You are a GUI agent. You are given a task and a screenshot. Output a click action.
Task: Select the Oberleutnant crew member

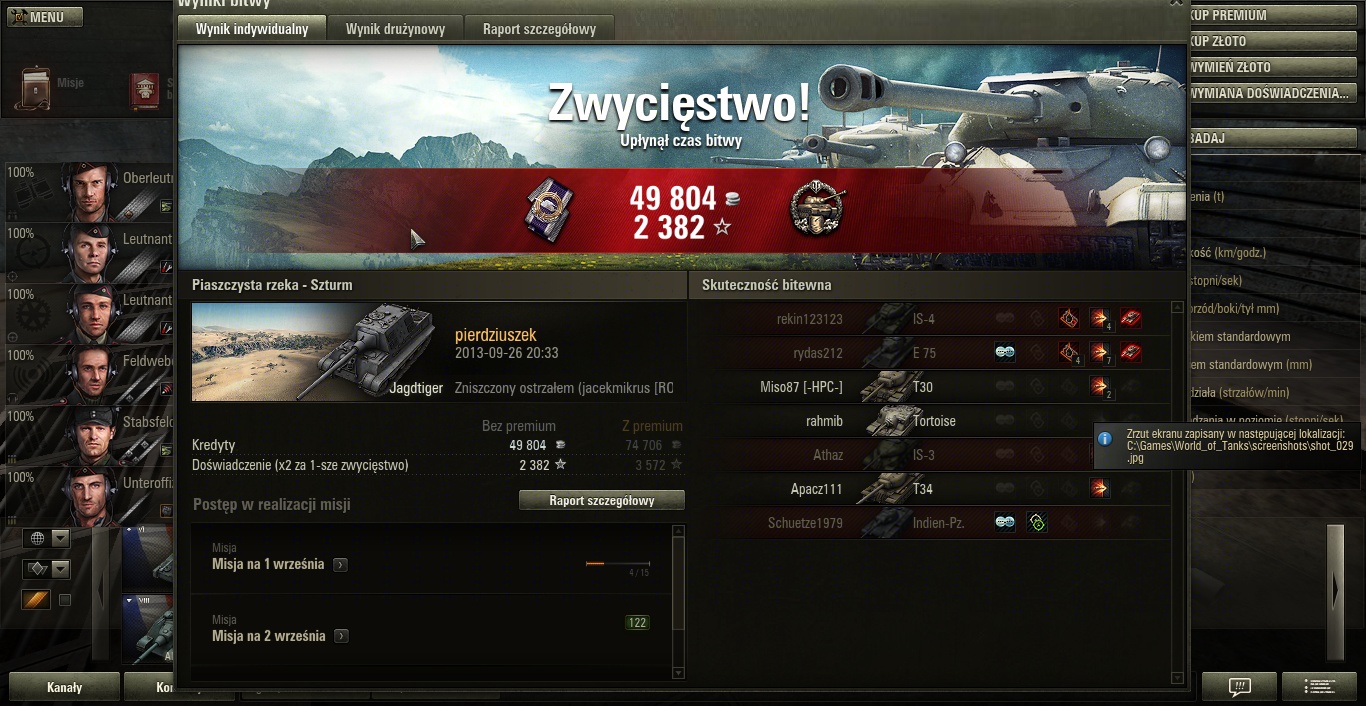click(x=90, y=190)
